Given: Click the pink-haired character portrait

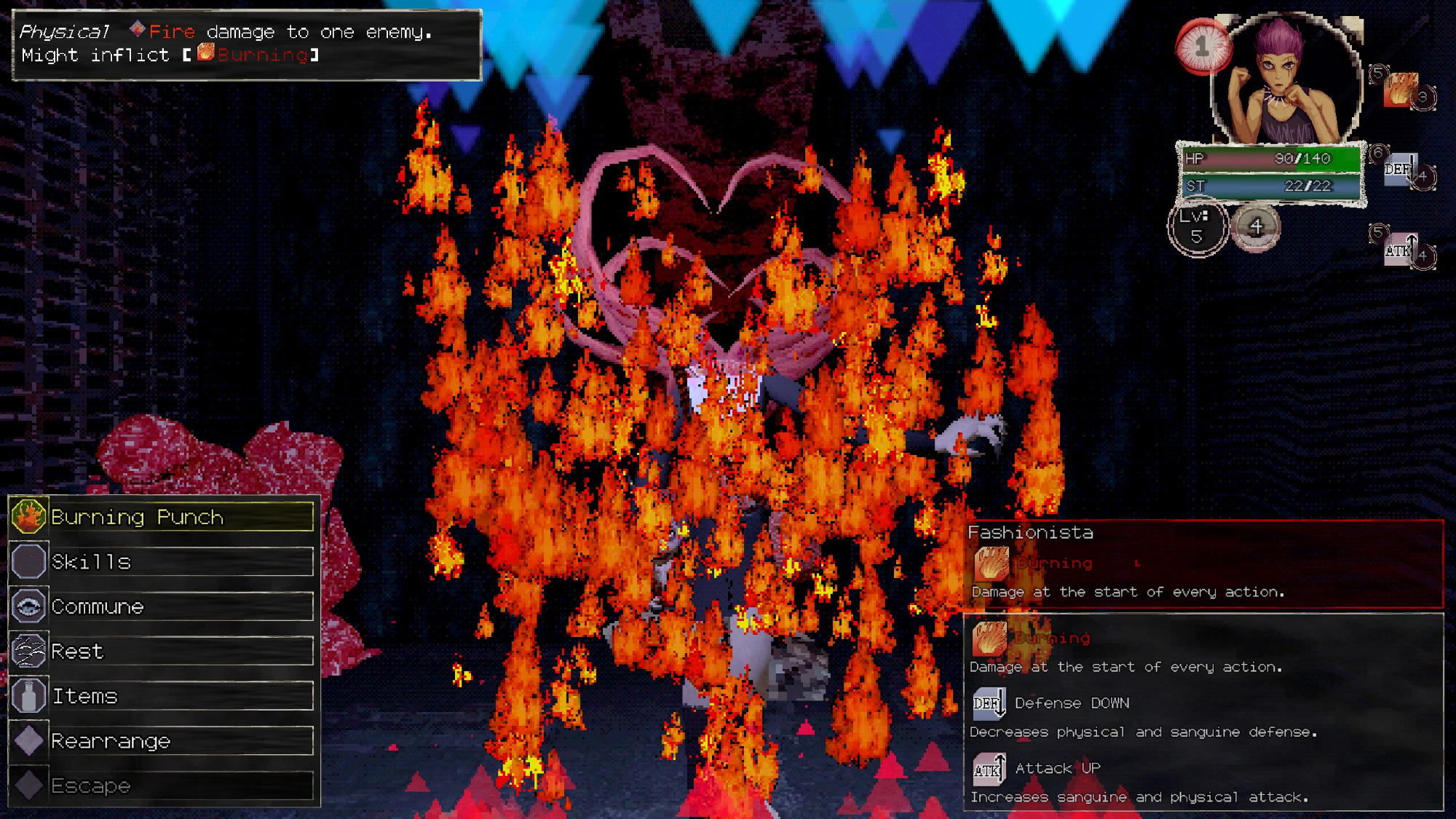Looking at the screenshot, I should tap(1286, 82).
